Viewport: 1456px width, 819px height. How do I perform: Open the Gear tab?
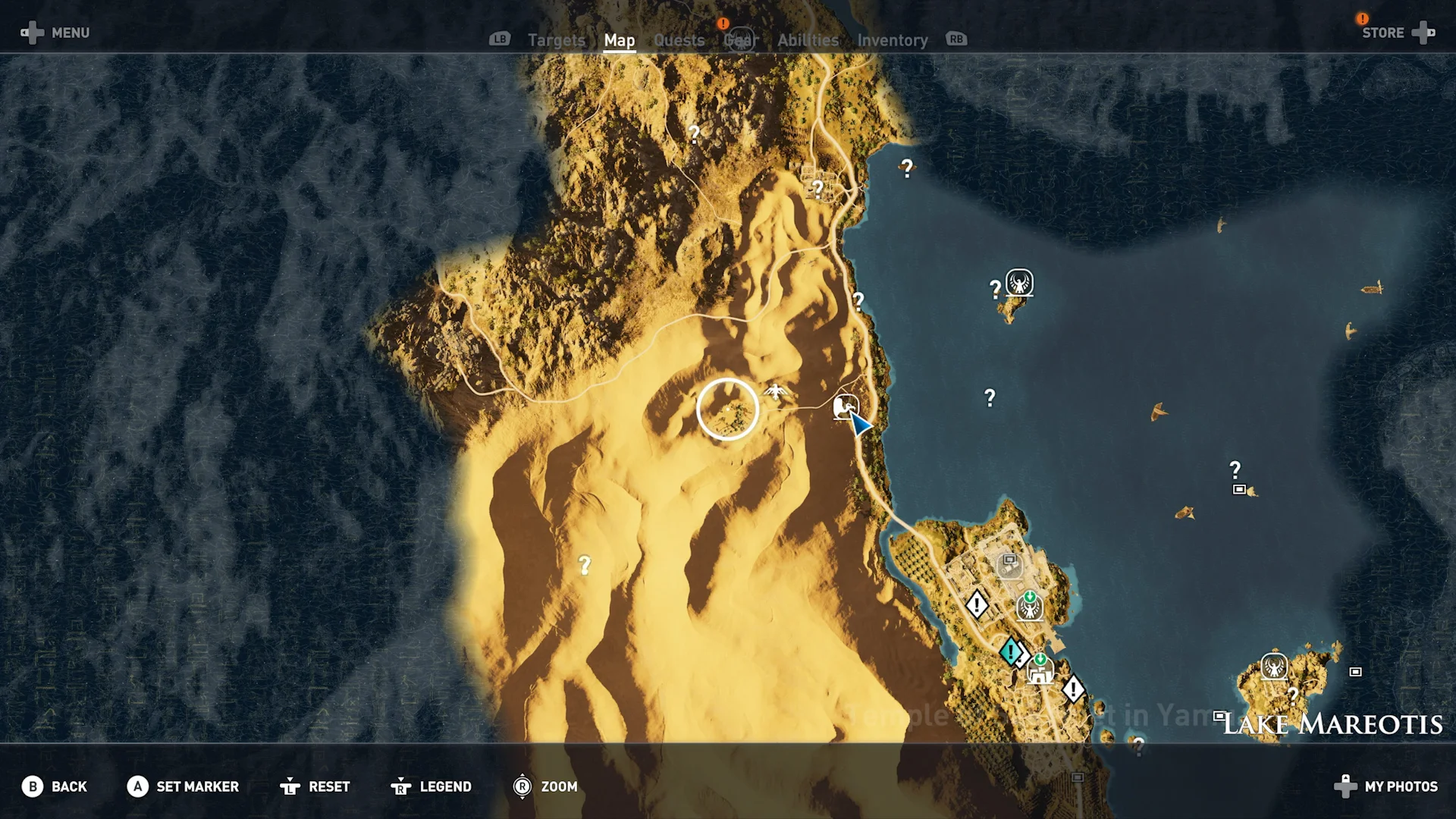740,40
